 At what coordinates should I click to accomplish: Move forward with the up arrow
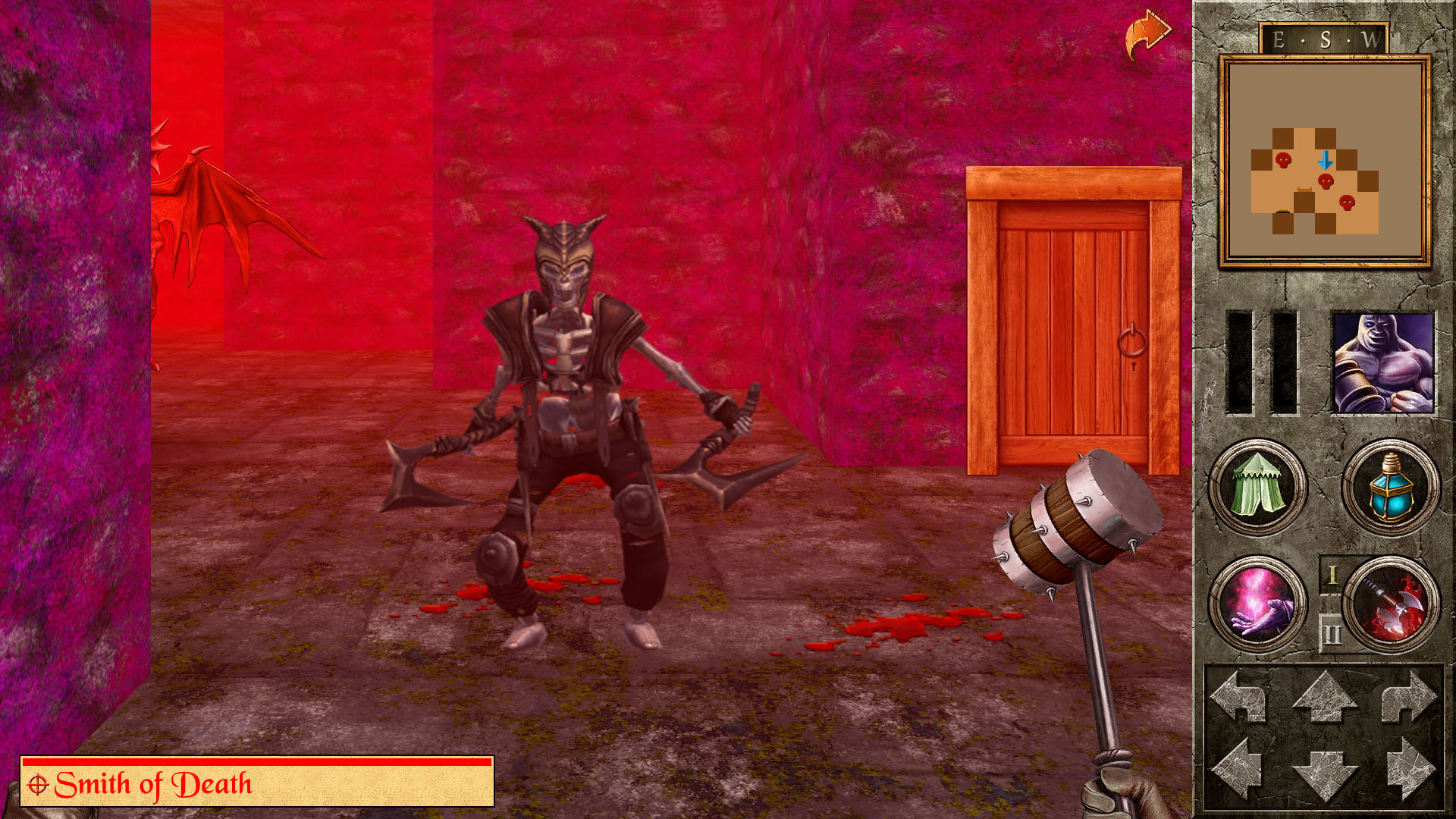tap(1324, 695)
